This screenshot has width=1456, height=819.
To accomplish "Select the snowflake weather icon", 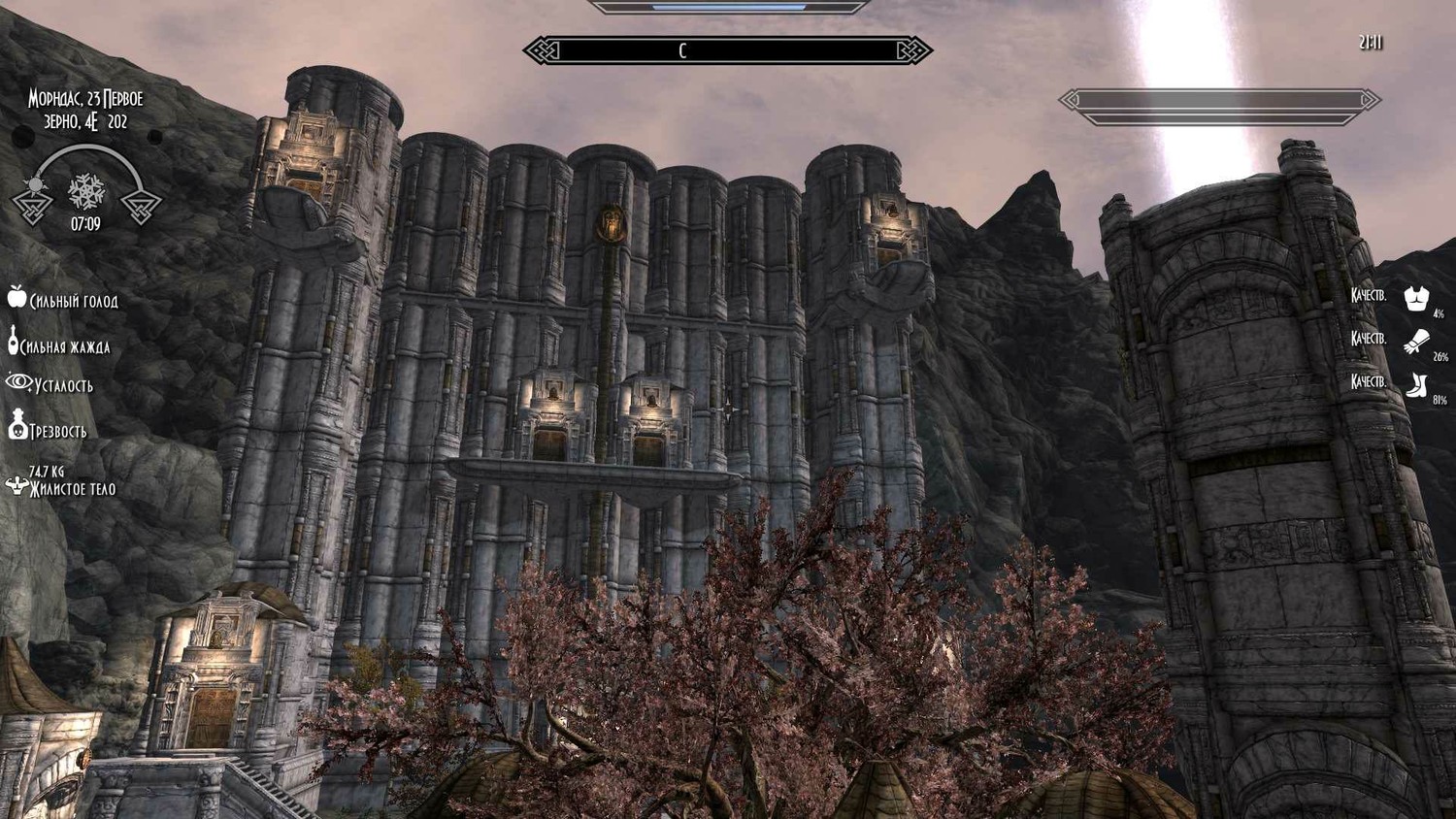I will coord(86,190).
